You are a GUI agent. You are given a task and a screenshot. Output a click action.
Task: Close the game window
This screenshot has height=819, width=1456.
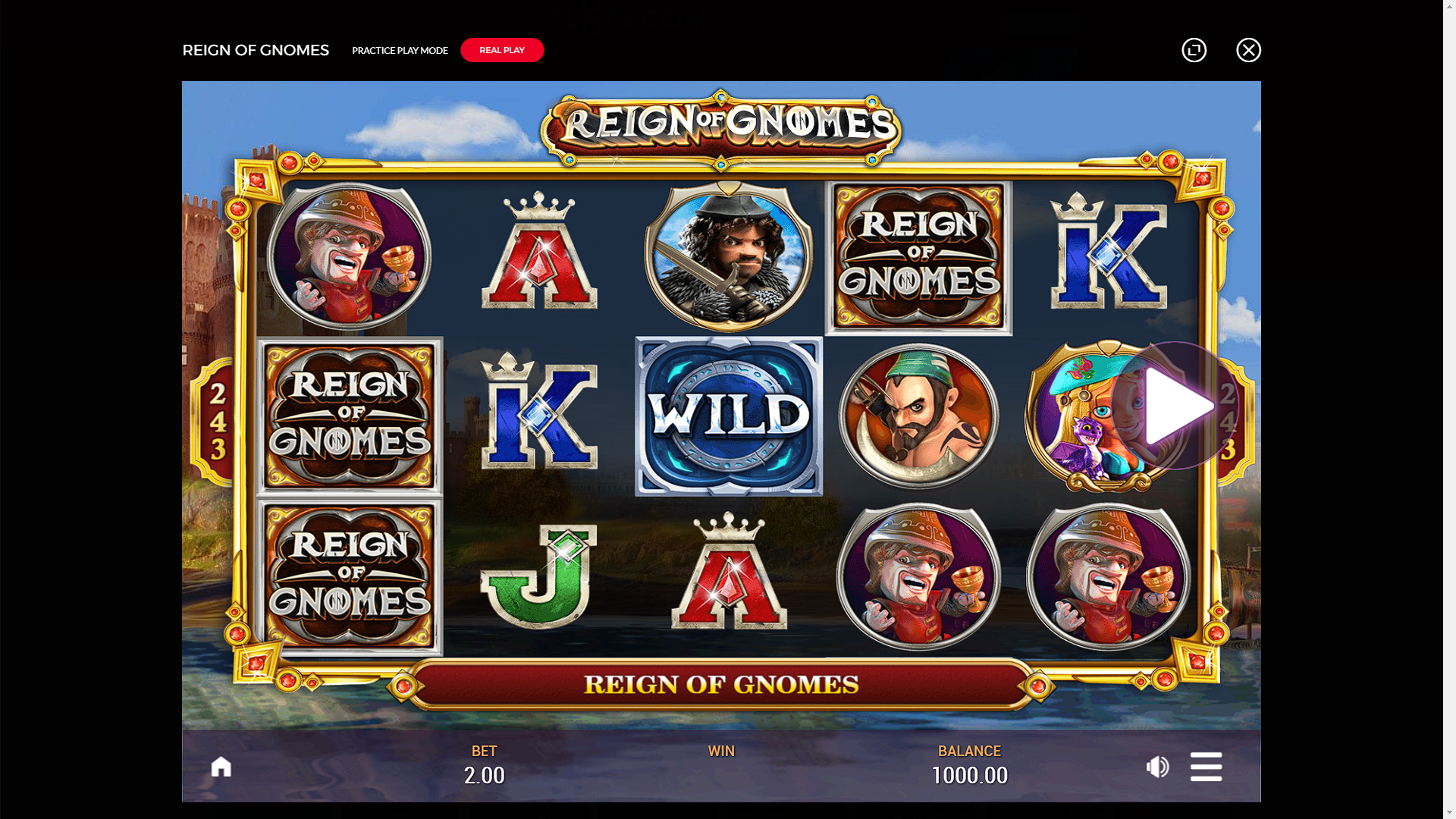[x=1248, y=50]
